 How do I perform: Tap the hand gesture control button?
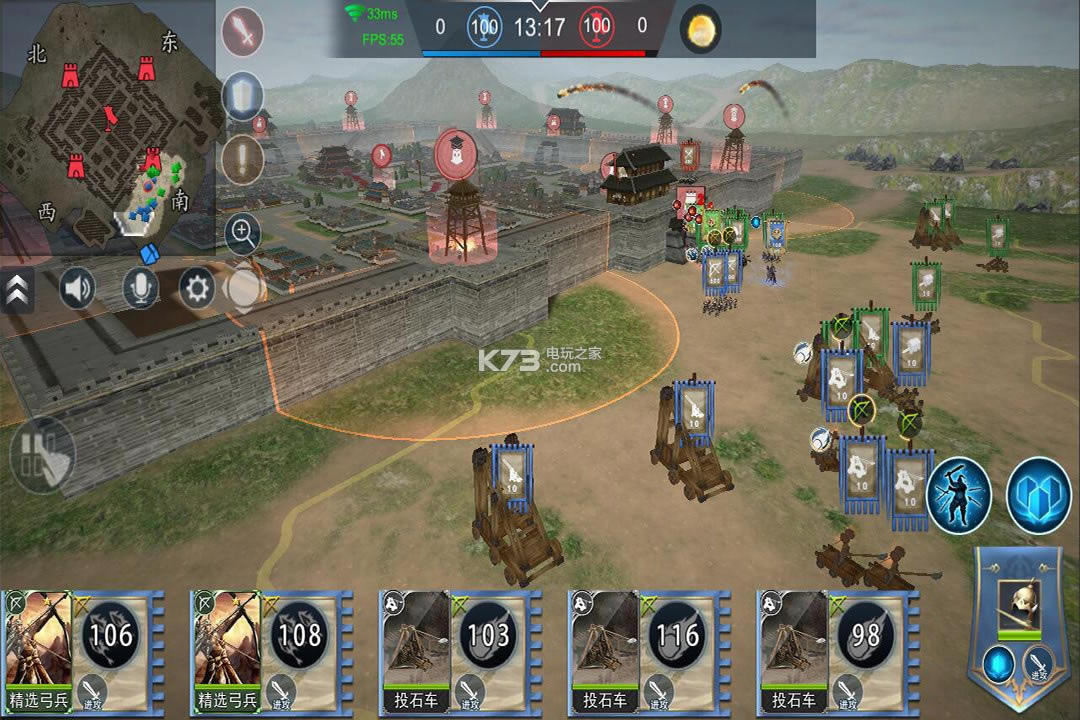[42, 455]
